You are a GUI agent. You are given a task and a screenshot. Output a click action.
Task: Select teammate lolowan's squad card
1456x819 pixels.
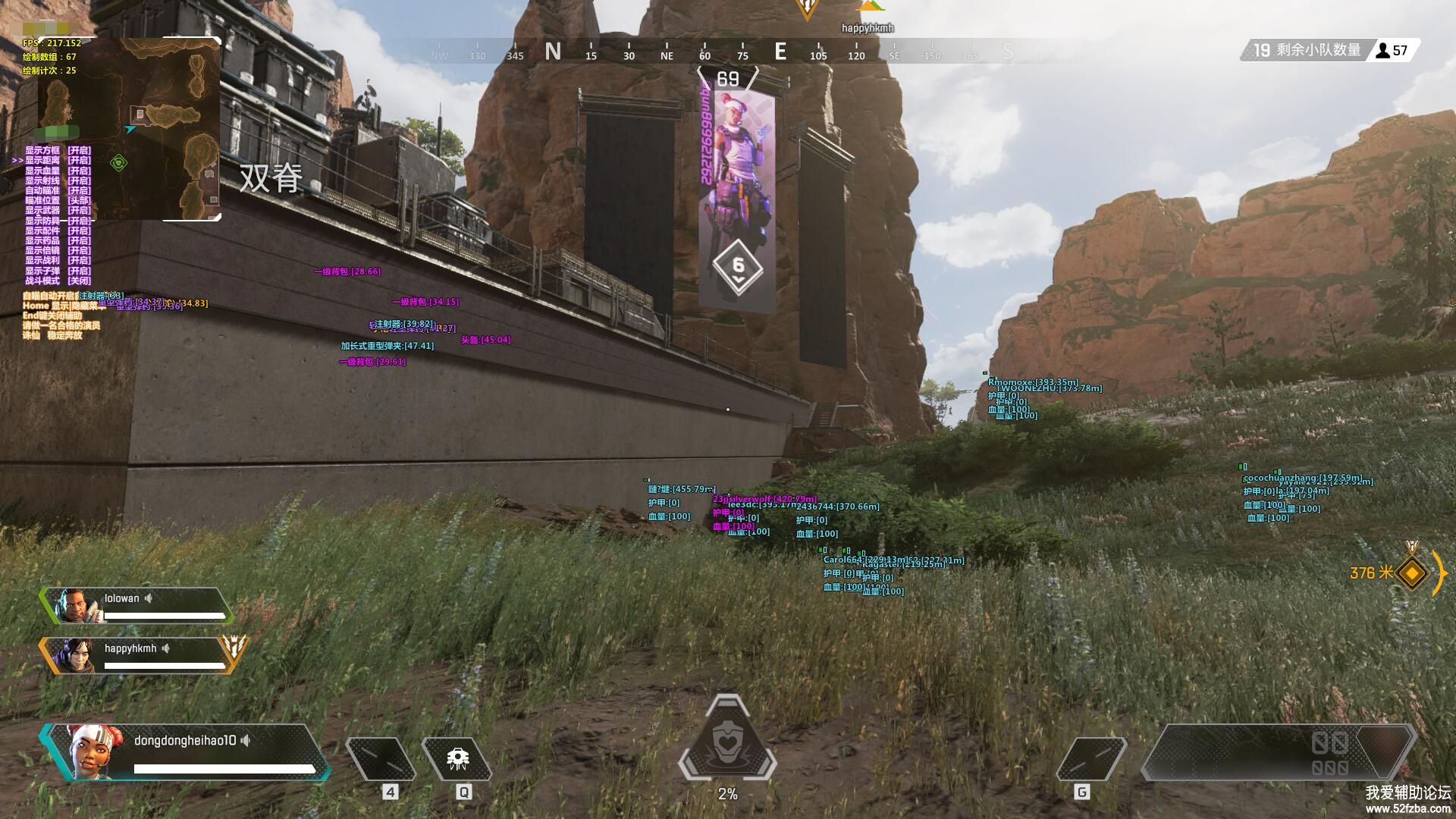coord(136,606)
